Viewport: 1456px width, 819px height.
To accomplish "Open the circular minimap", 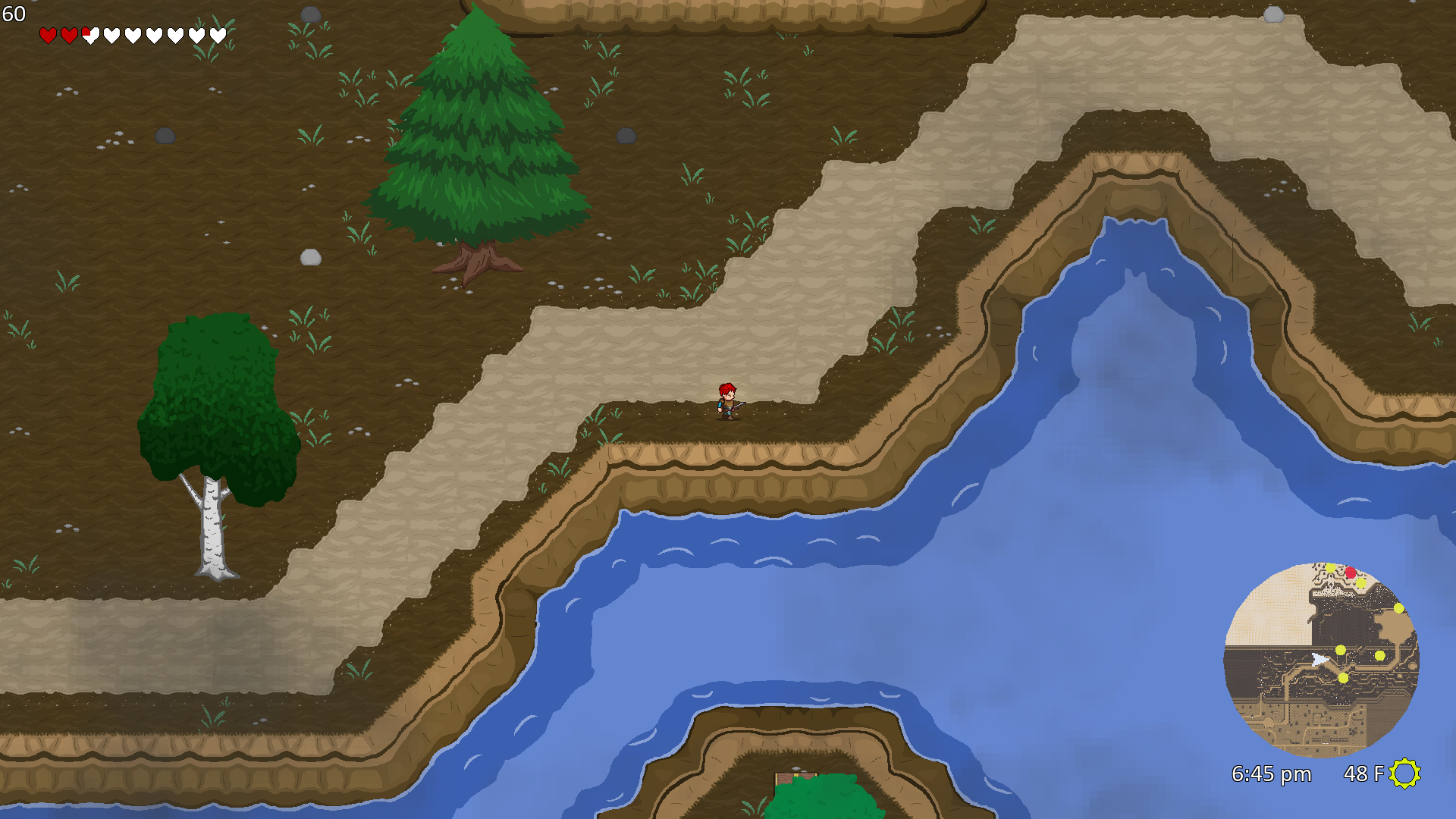I will [x=1321, y=660].
